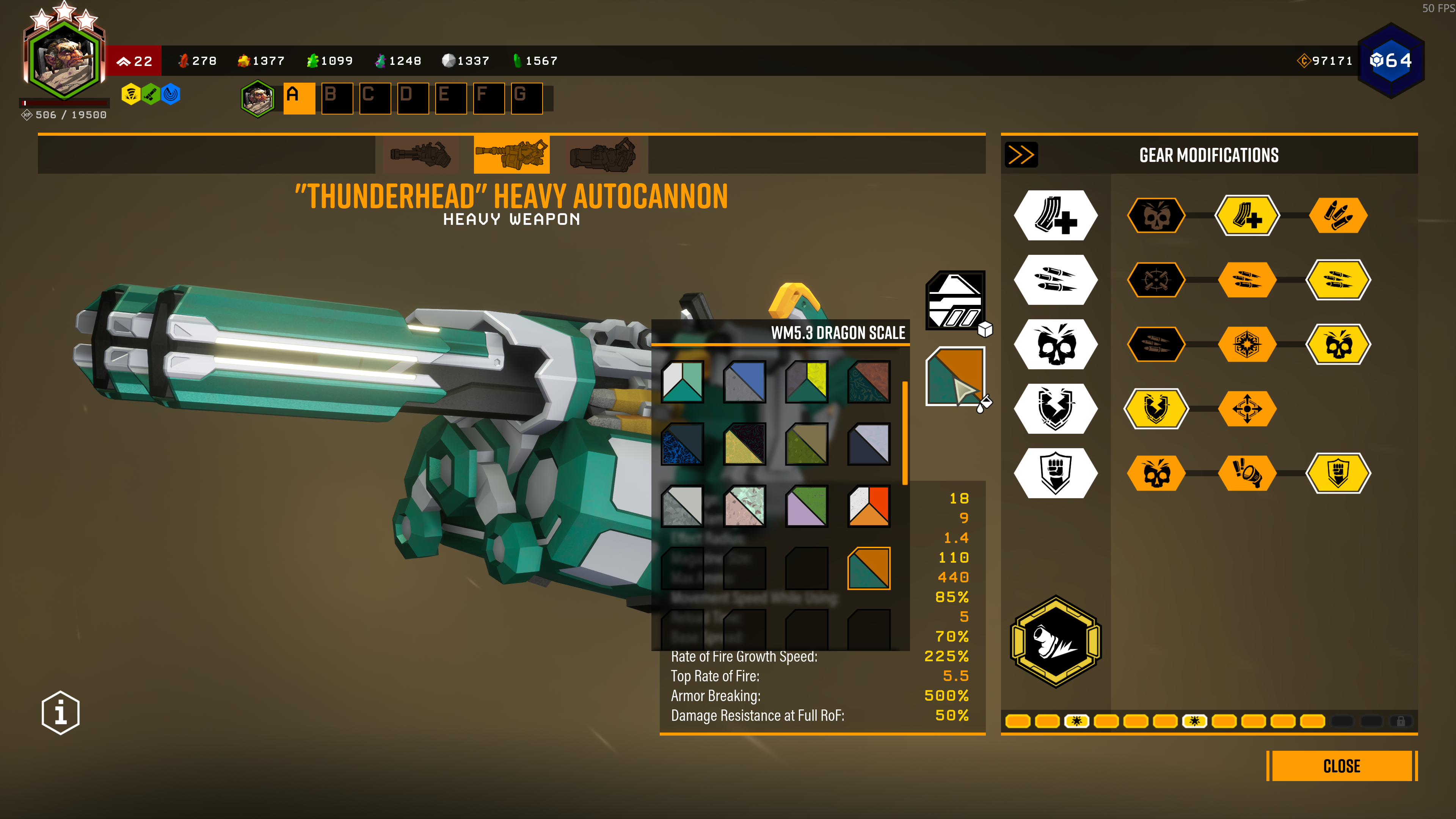The width and height of the screenshot is (1456, 819).
Task: Choose the yellow expanded ammo magazine mod
Action: tap(1247, 215)
